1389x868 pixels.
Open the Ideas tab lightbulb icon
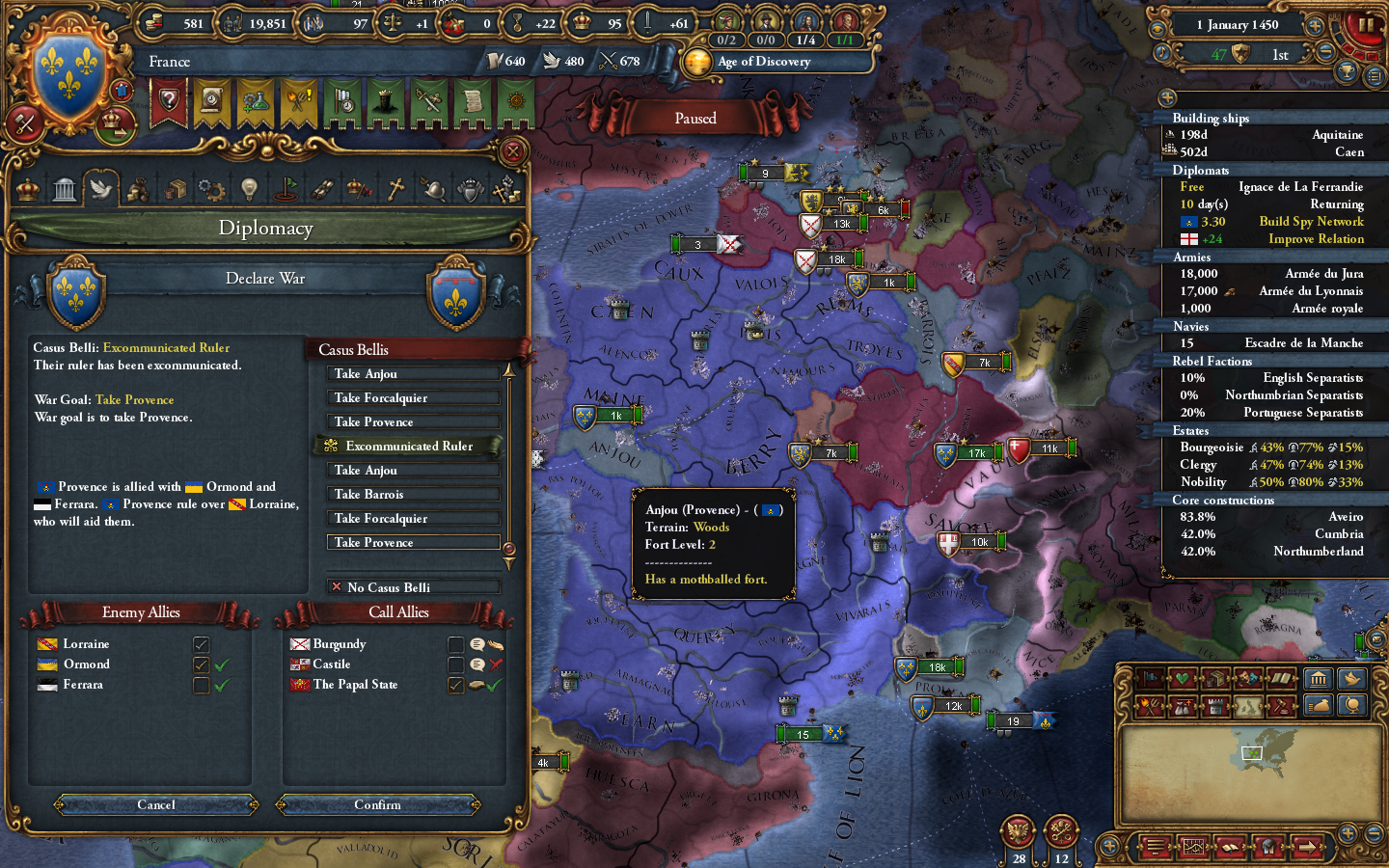pos(248,189)
